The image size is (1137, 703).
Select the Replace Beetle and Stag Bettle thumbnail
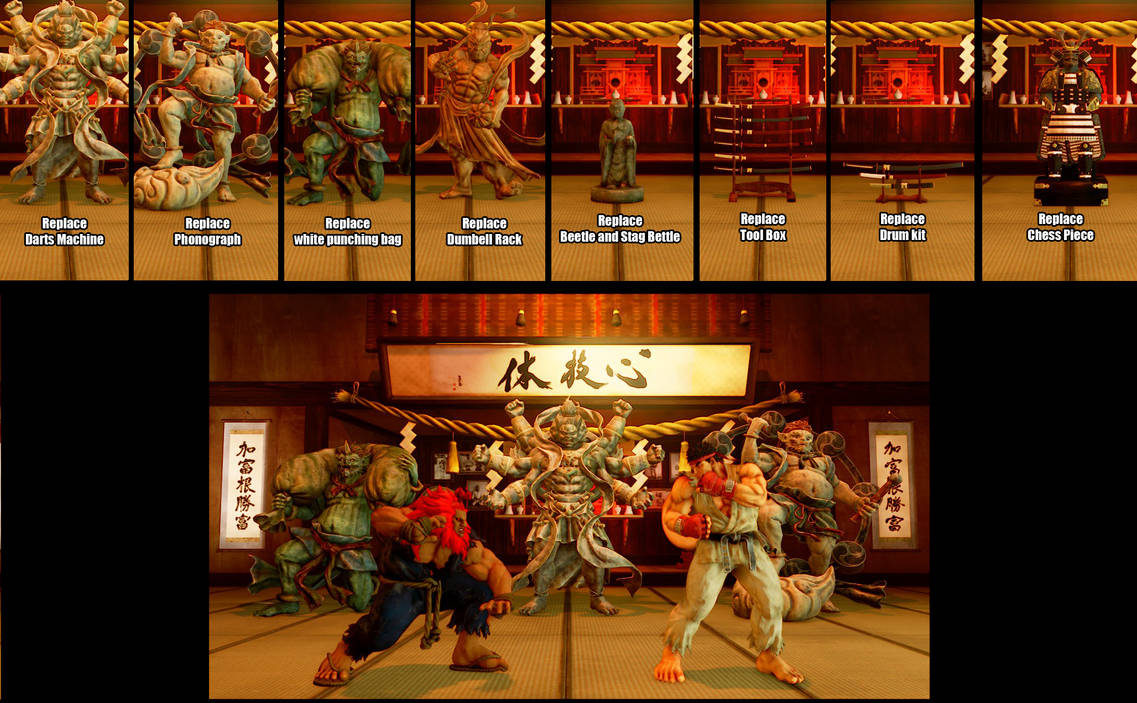pos(621,140)
